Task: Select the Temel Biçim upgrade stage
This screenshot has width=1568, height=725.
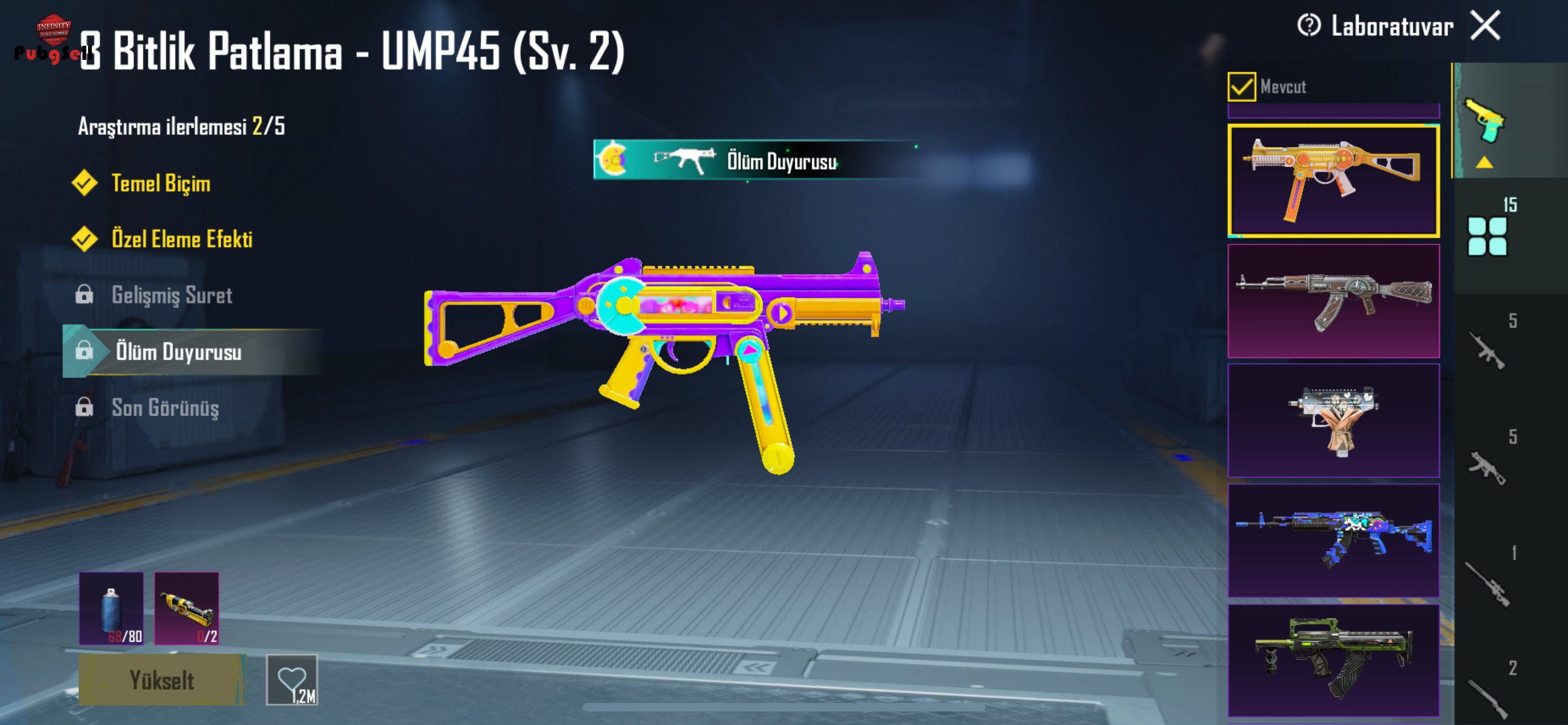Action: [x=161, y=184]
